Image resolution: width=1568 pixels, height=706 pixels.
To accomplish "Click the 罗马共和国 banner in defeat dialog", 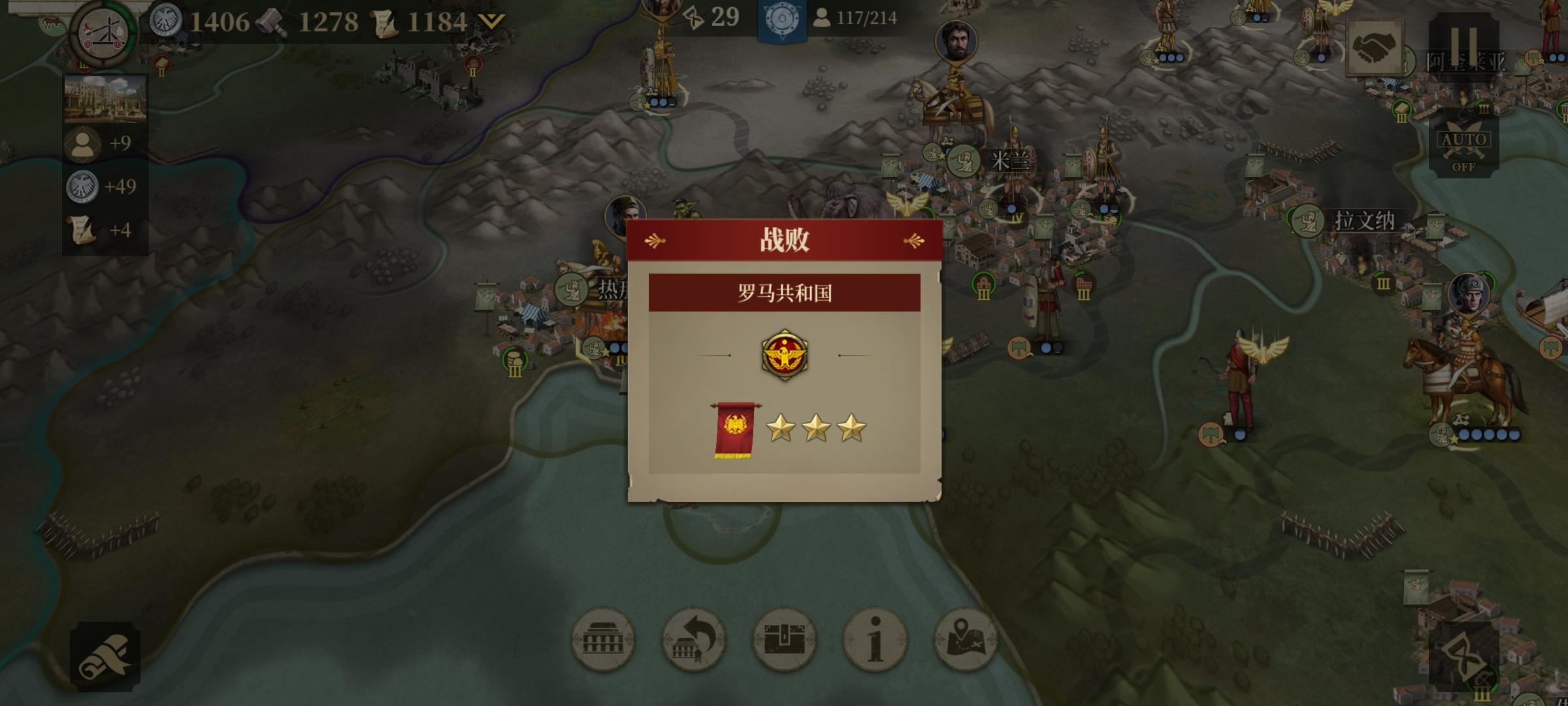I will click(x=785, y=293).
